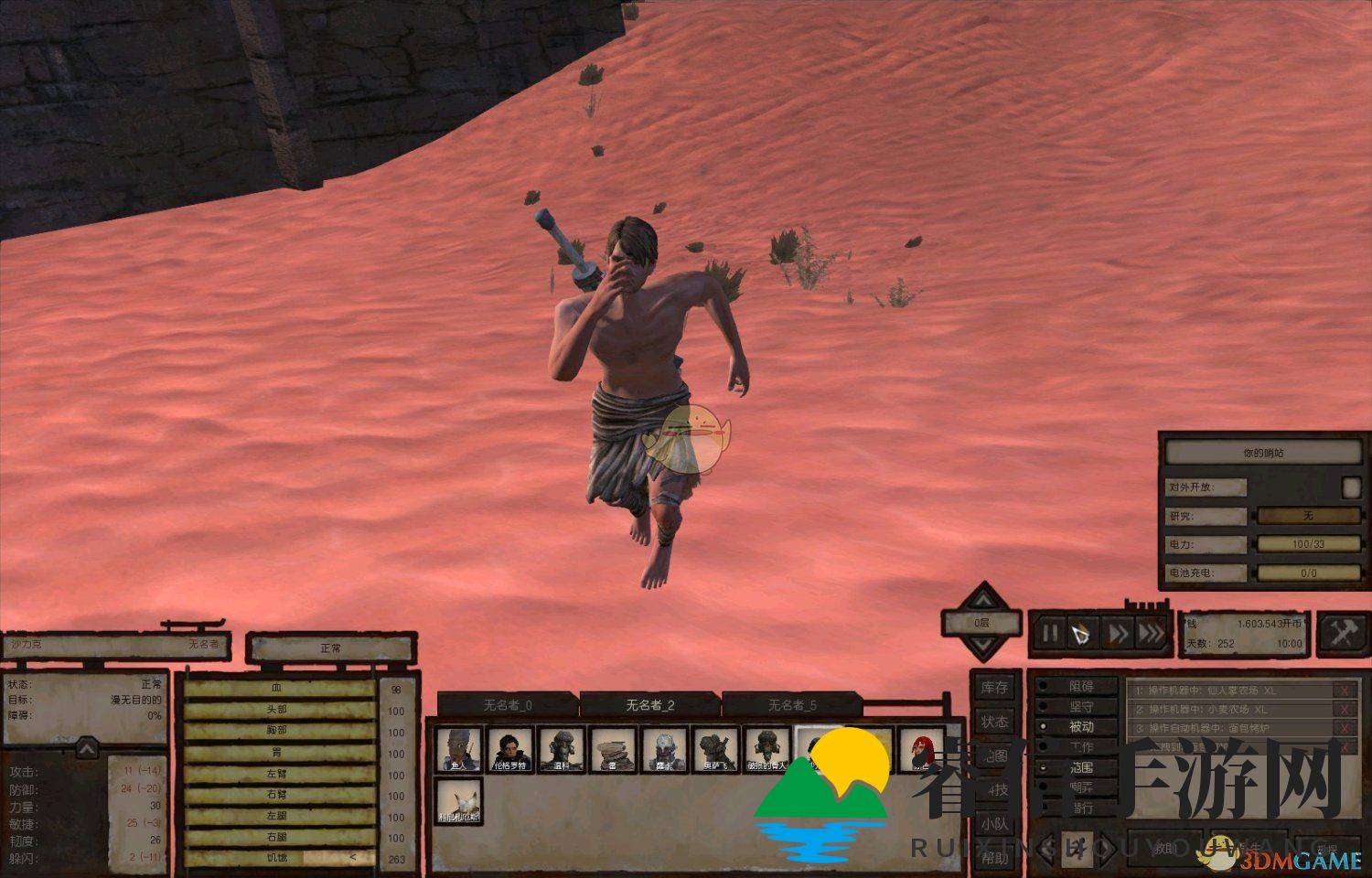Remove the 面包烤炉 job from the list
This screenshot has height=878, width=1372.
[1344, 729]
